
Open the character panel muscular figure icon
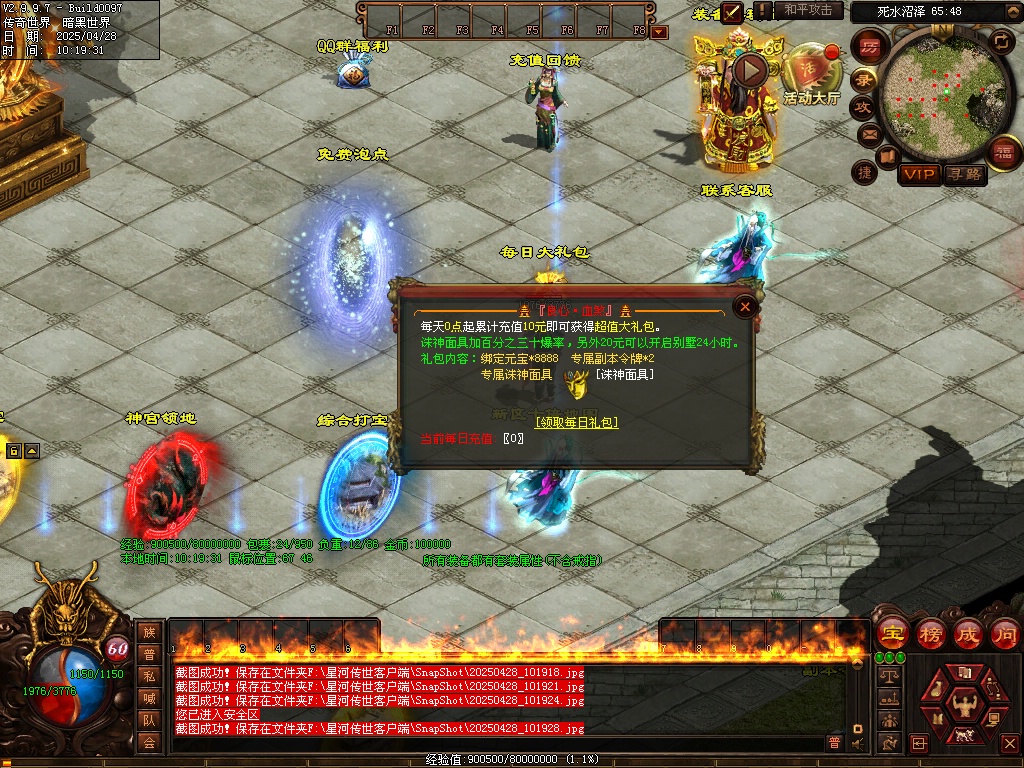click(964, 706)
